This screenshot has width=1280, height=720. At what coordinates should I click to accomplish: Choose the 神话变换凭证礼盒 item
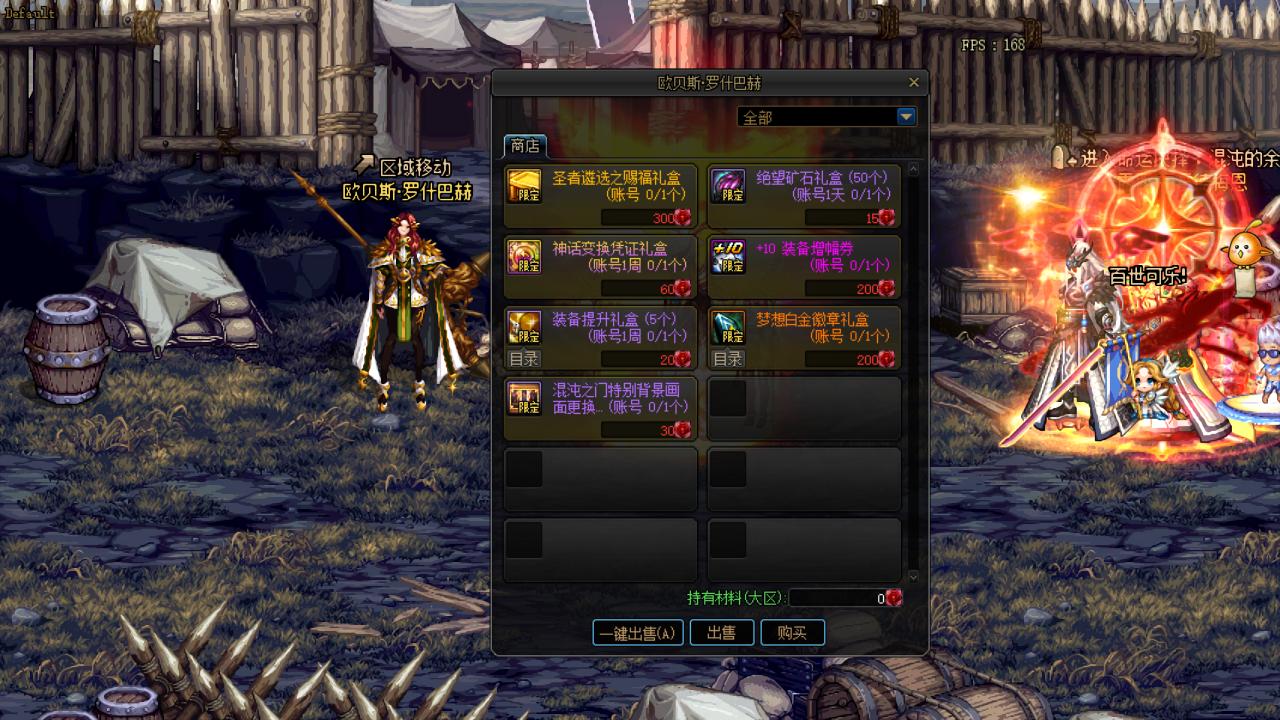600,267
